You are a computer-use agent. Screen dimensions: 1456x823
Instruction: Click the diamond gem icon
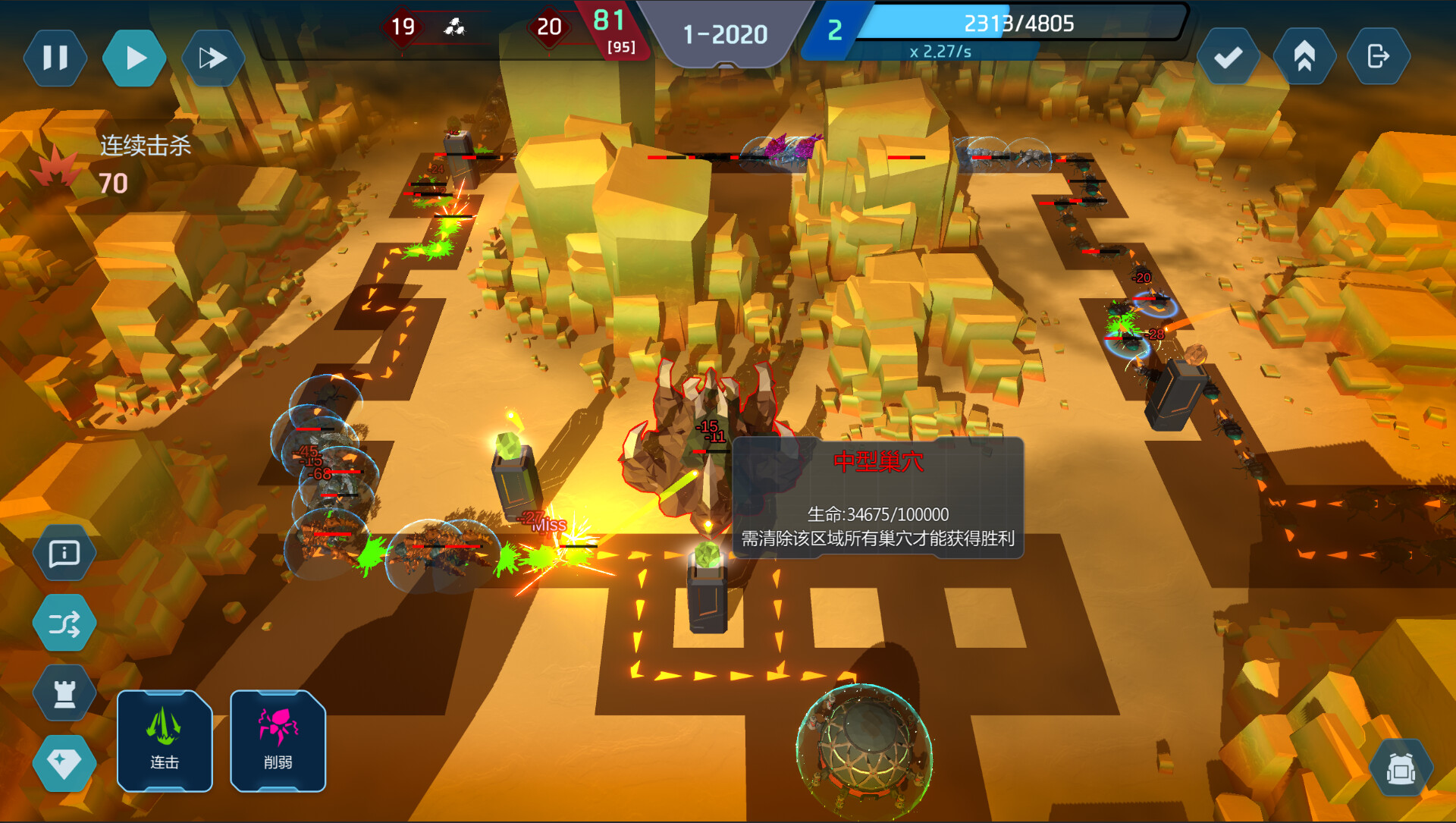[x=64, y=763]
